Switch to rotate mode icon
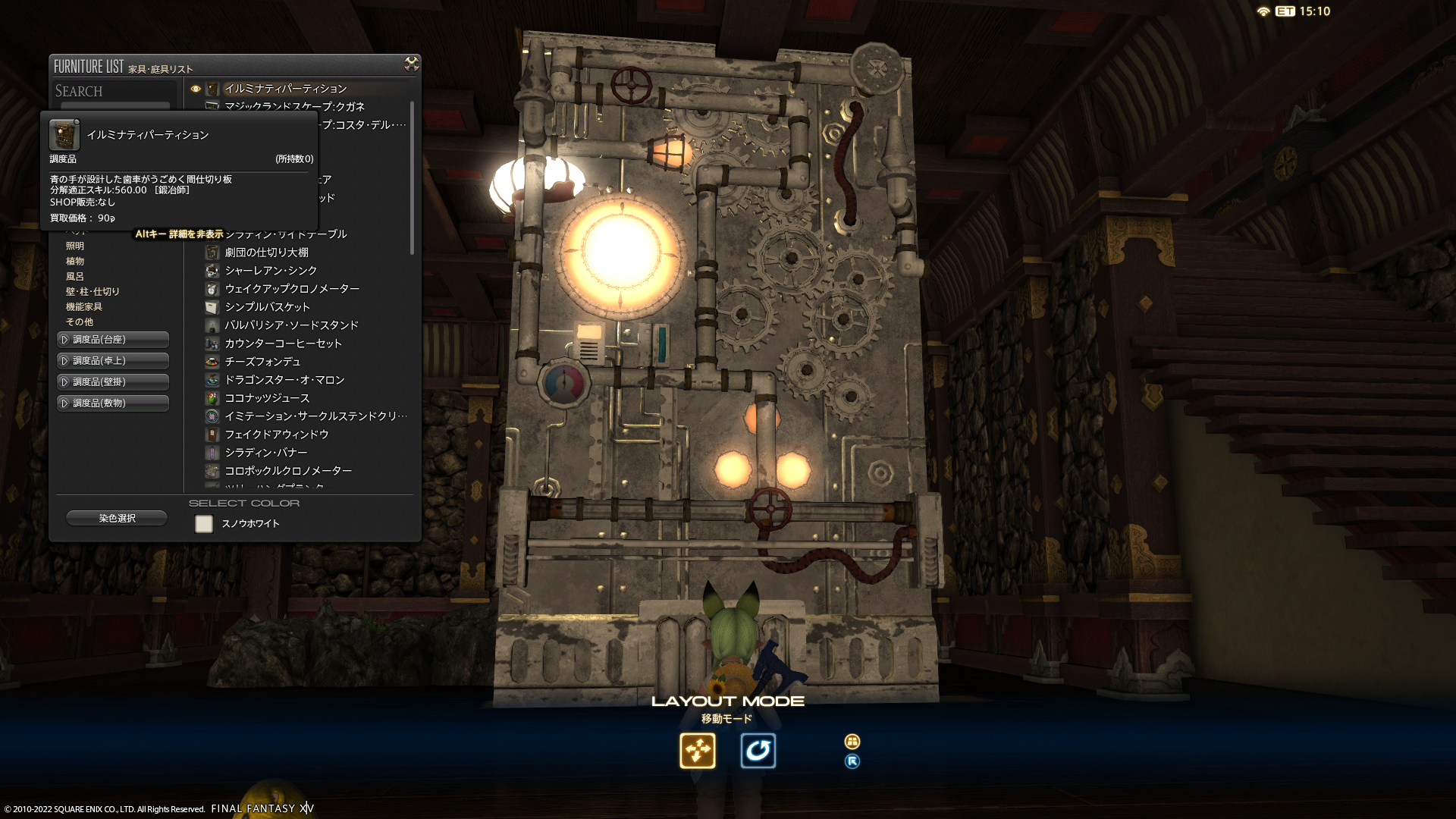This screenshot has height=819, width=1456. 758,751
